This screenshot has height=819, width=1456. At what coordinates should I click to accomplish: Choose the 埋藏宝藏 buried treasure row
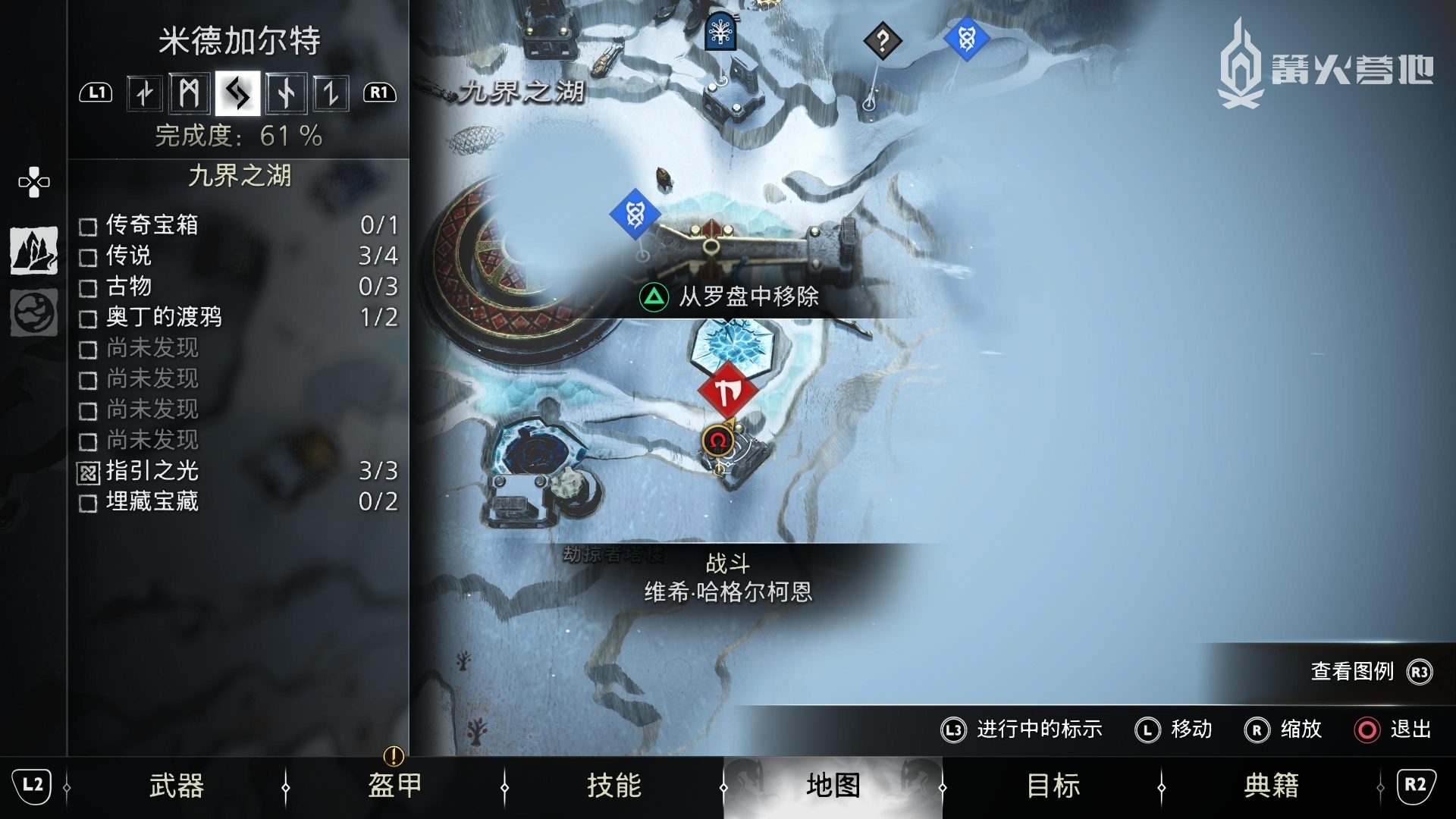pyautogui.click(x=238, y=501)
